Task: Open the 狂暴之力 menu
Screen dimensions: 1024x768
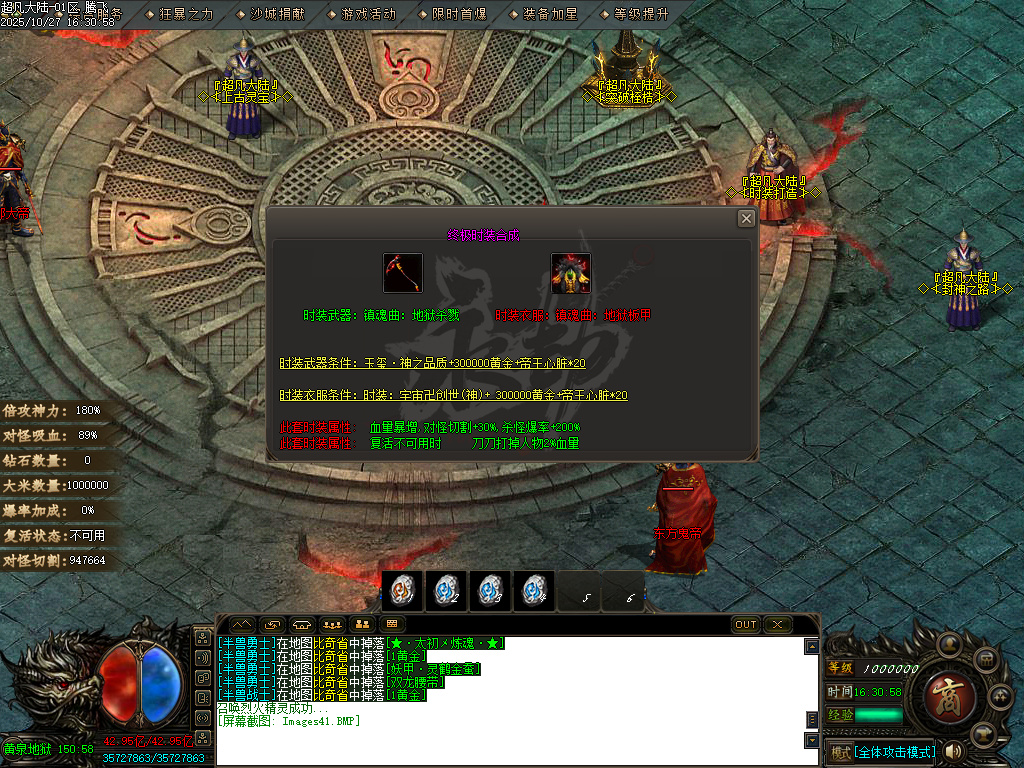Action: 179,14
